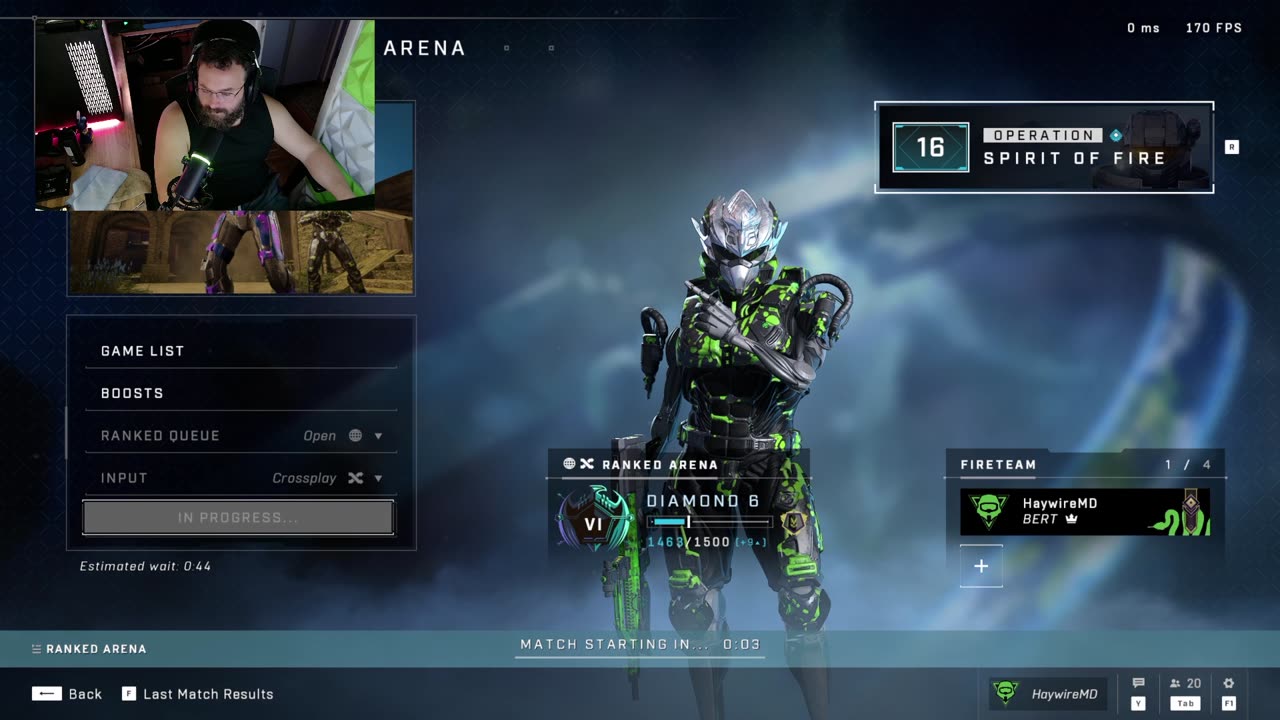Open the social friends list icon
This screenshot has height=720, width=1280.
coord(1185,684)
